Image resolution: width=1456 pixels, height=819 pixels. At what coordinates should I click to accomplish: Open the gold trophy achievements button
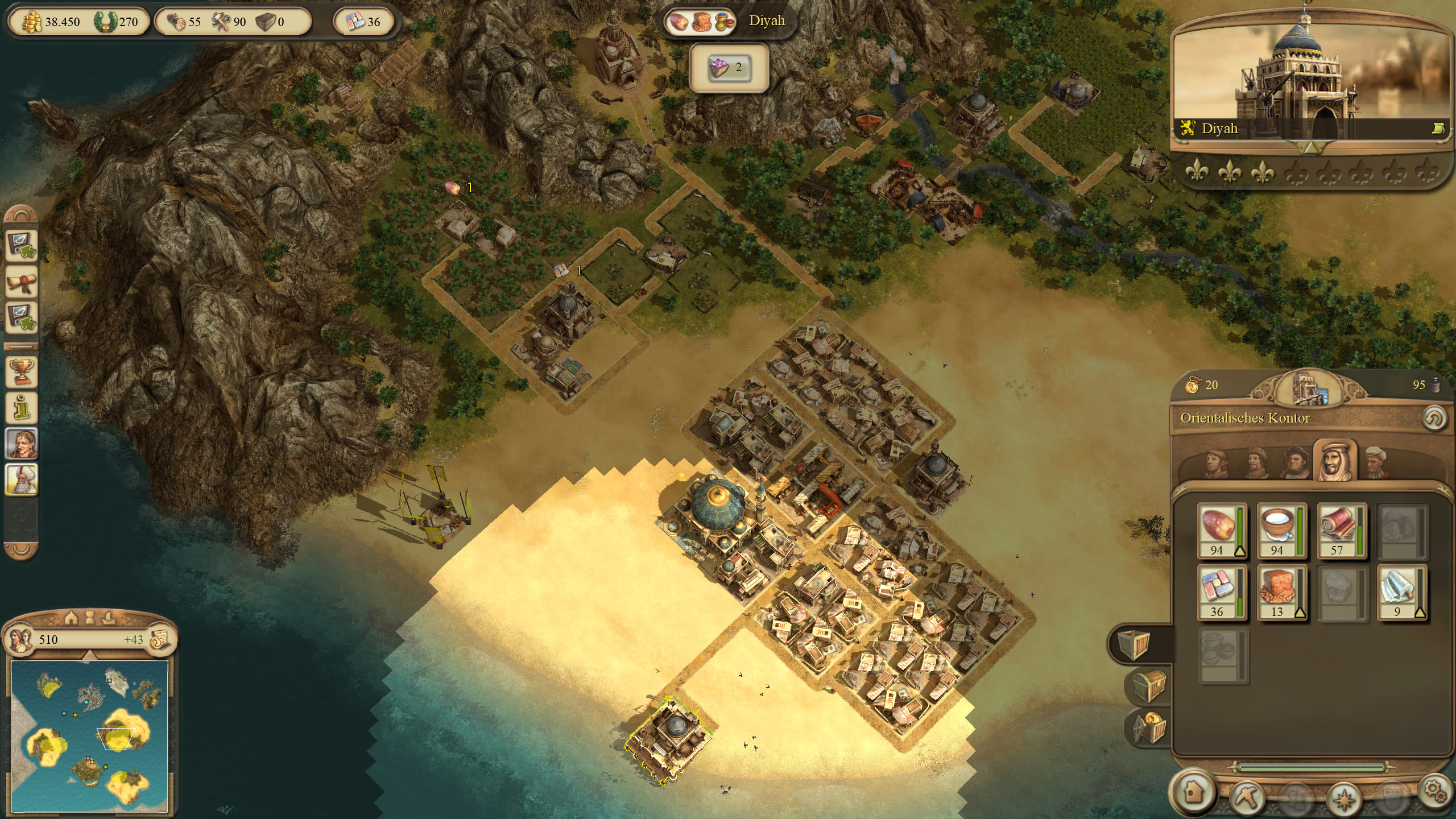pyautogui.click(x=22, y=372)
